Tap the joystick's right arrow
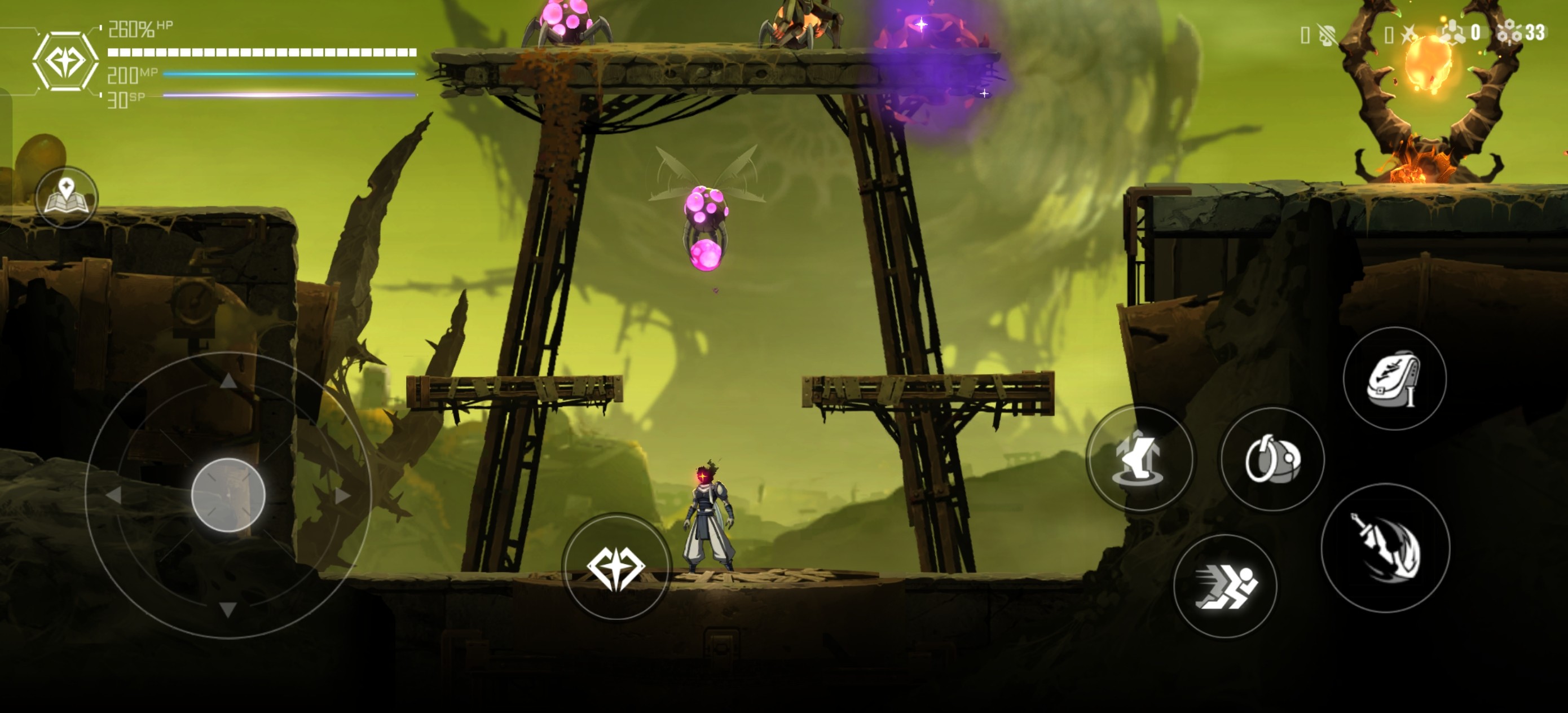The width and height of the screenshot is (1568, 713). [x=343, y=496]
